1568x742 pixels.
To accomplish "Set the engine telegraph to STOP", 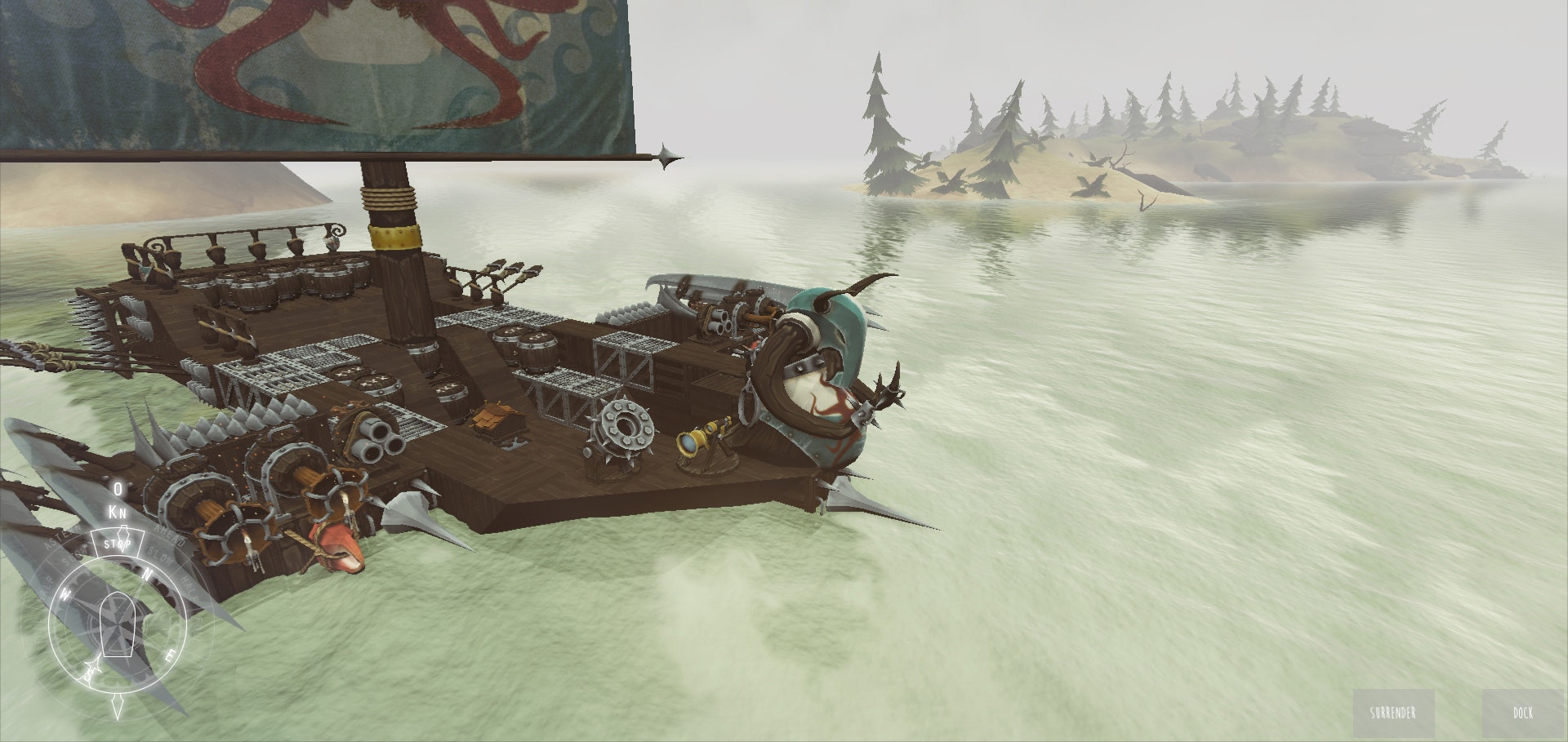I will point(118,542).
